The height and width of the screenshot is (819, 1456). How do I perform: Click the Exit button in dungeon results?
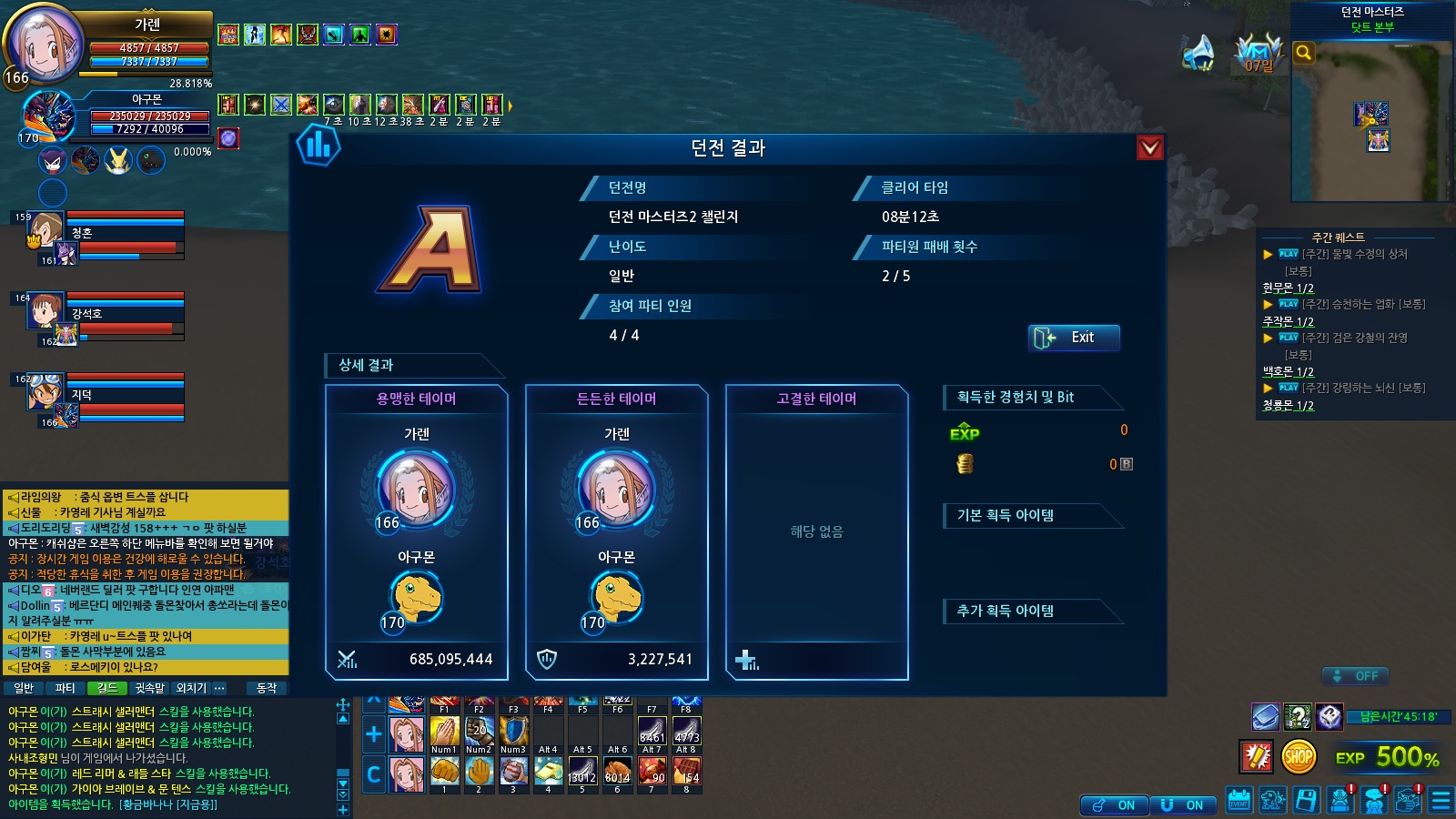click(1074, 338)
